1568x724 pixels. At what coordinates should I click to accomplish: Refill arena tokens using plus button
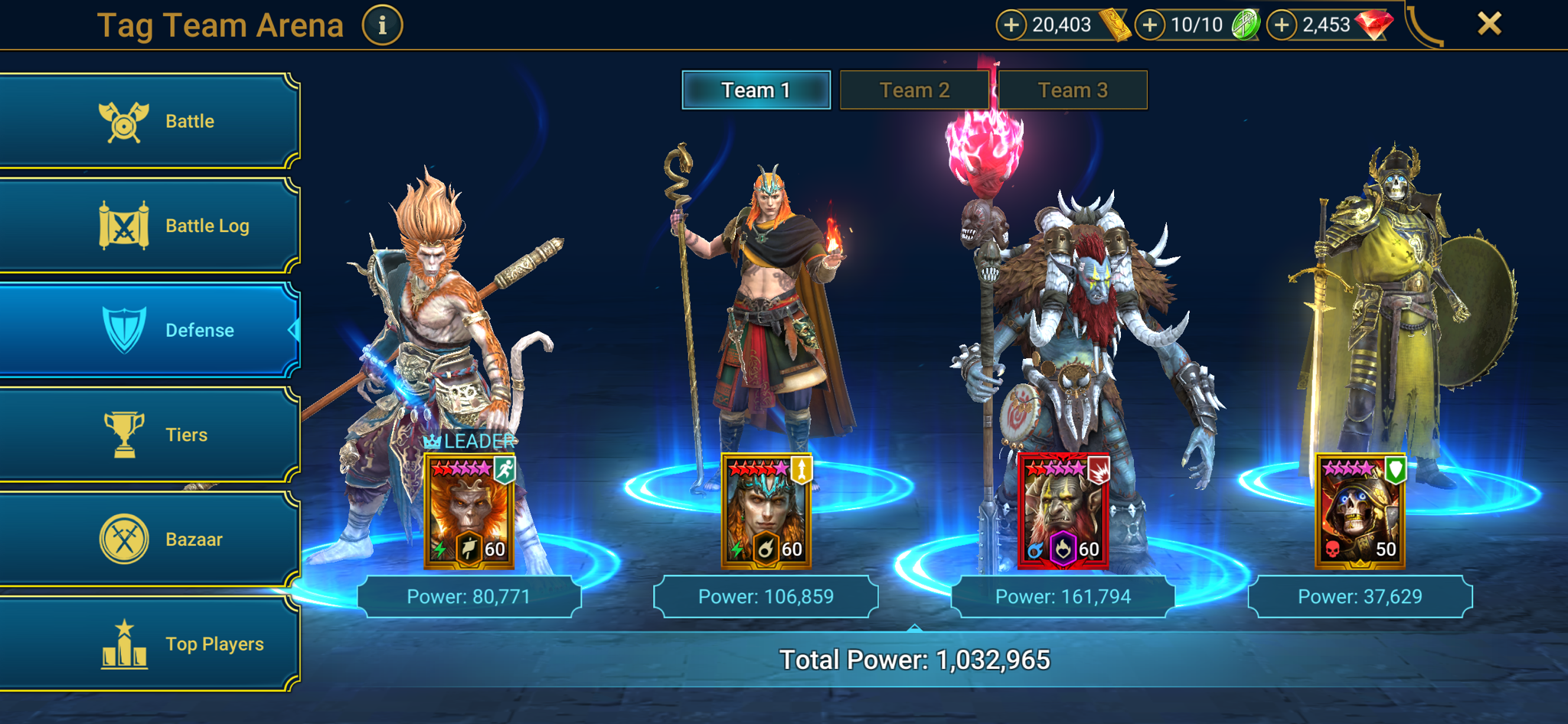[x=1149, y=25]
